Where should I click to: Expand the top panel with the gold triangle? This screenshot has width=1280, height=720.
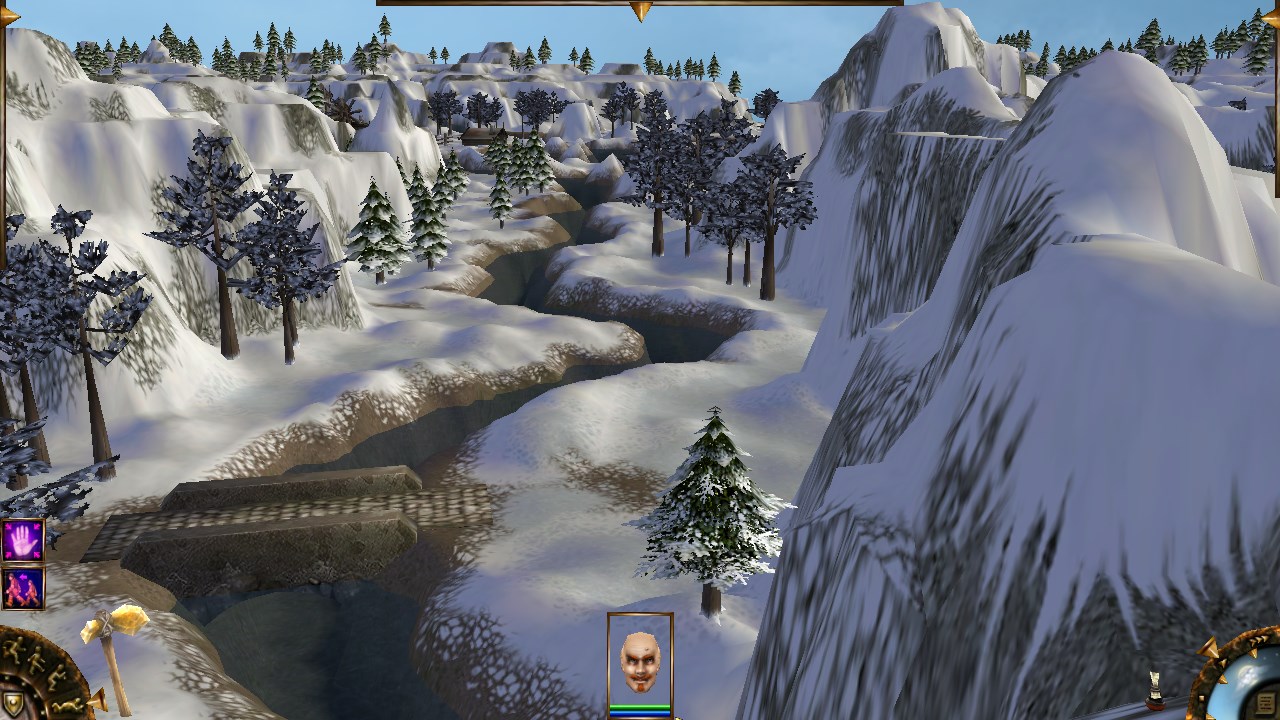click(x=640, y=11)
